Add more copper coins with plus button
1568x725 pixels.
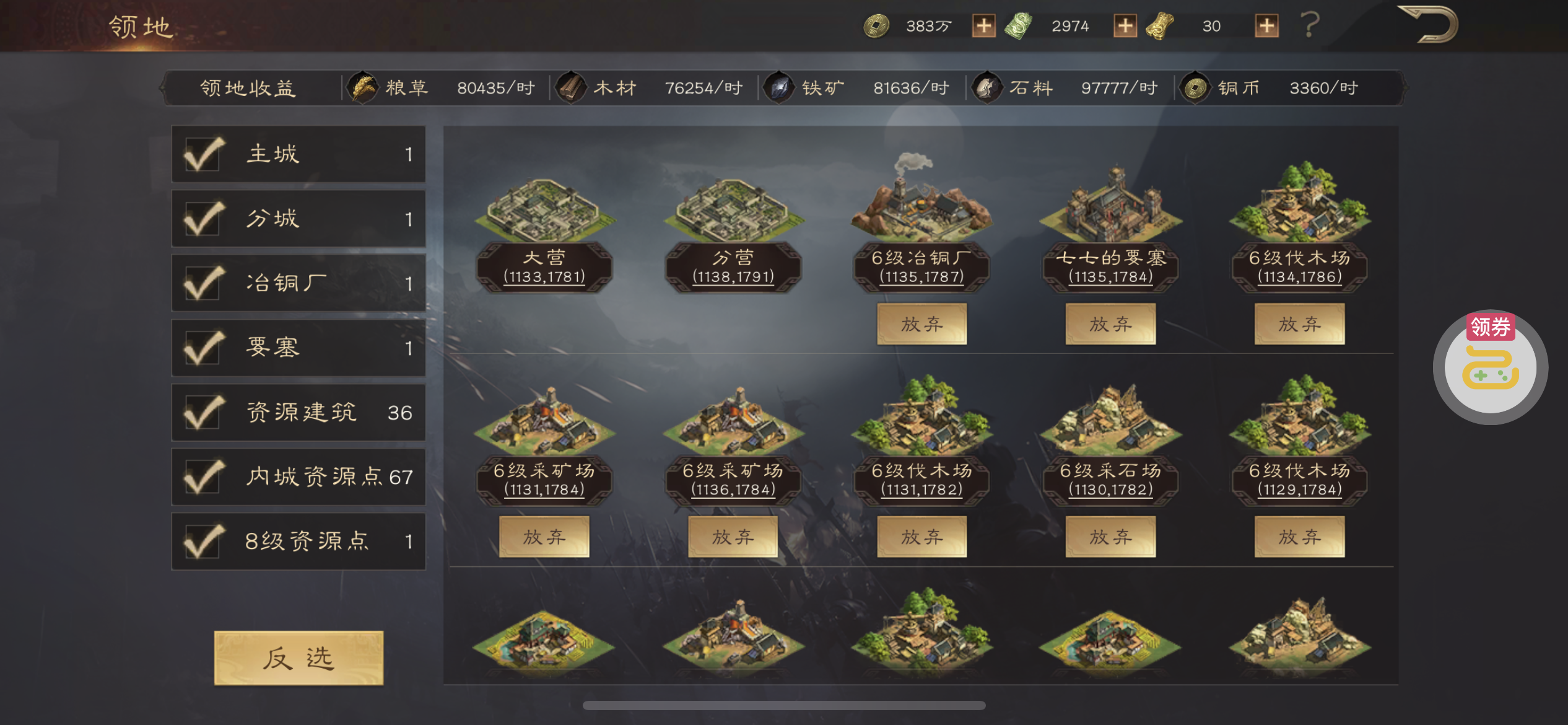[983, 26]
